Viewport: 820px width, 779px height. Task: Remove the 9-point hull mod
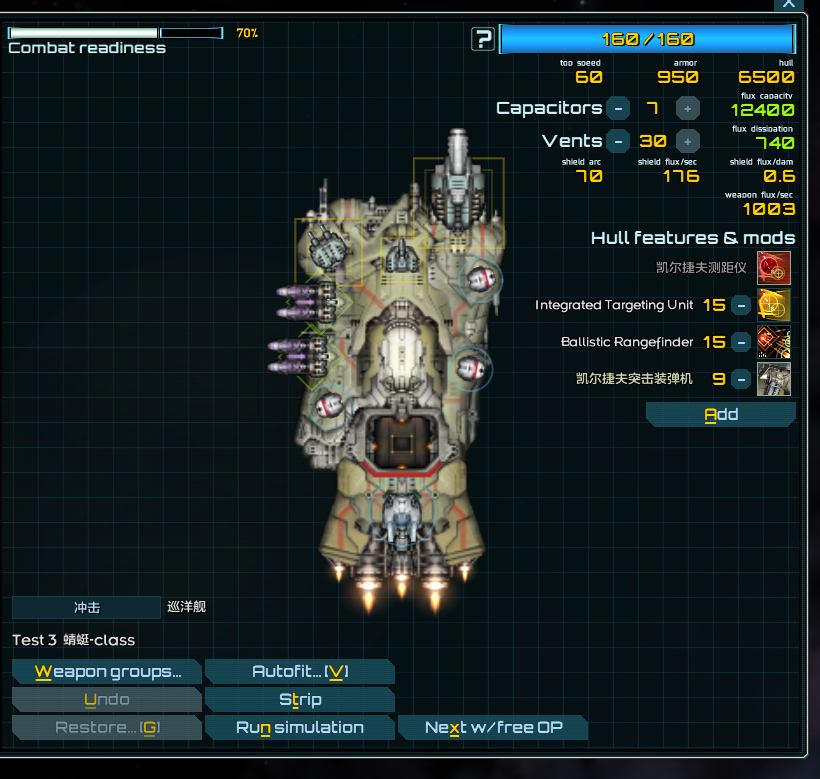(741, 379)
